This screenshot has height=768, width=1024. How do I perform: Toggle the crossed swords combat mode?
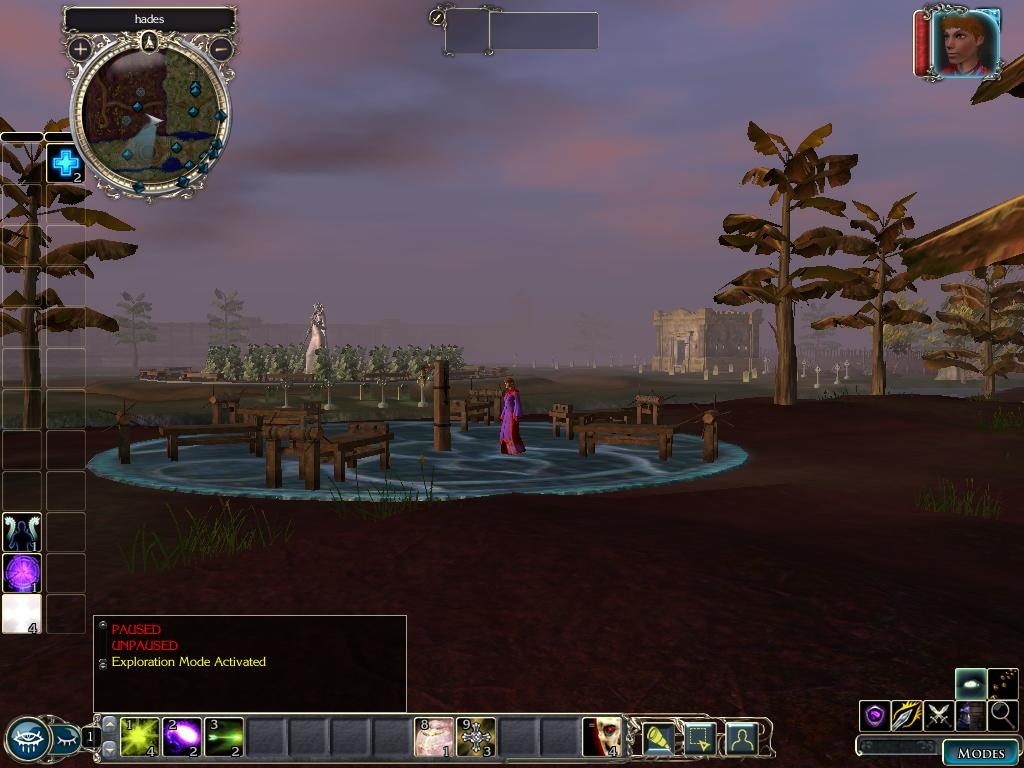pyautogui.click(x=939, y=715)
